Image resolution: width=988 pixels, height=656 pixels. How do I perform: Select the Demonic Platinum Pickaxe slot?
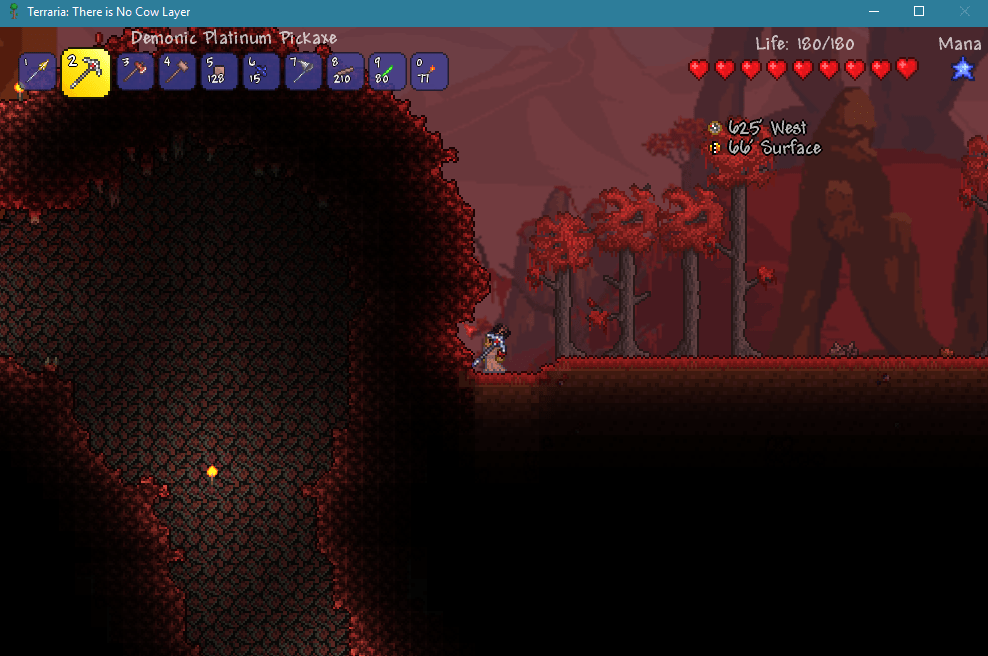click(86, 73)
